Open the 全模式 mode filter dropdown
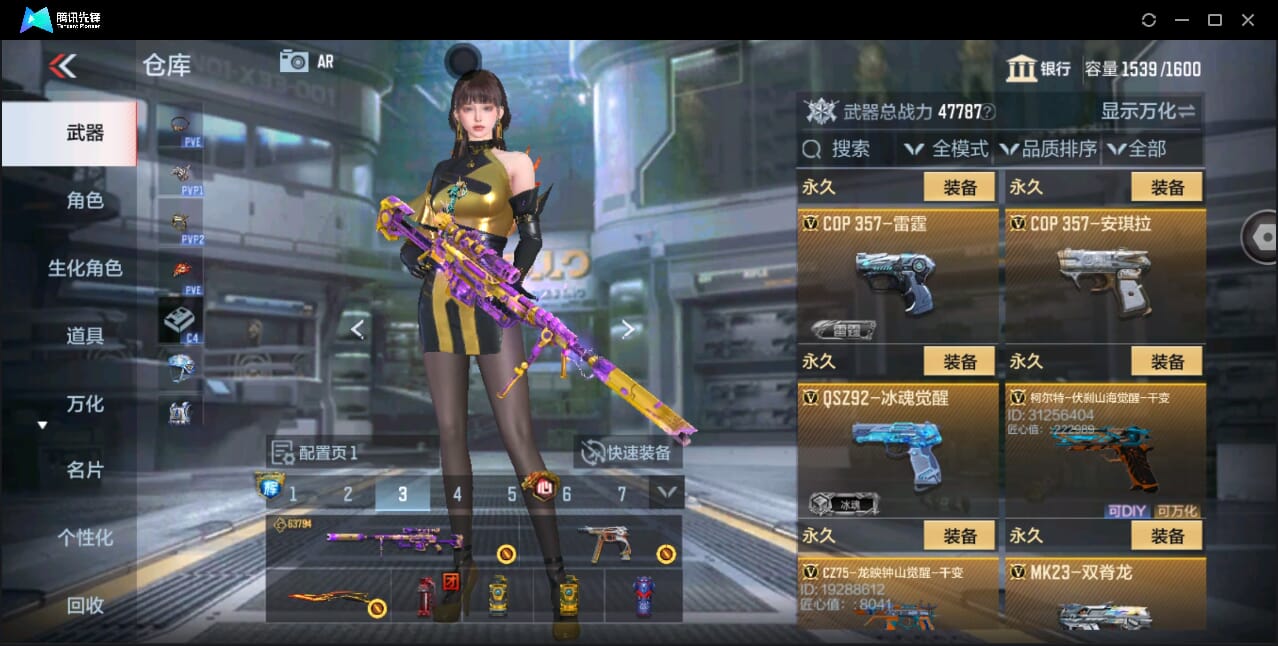 (x=946, y=149)
